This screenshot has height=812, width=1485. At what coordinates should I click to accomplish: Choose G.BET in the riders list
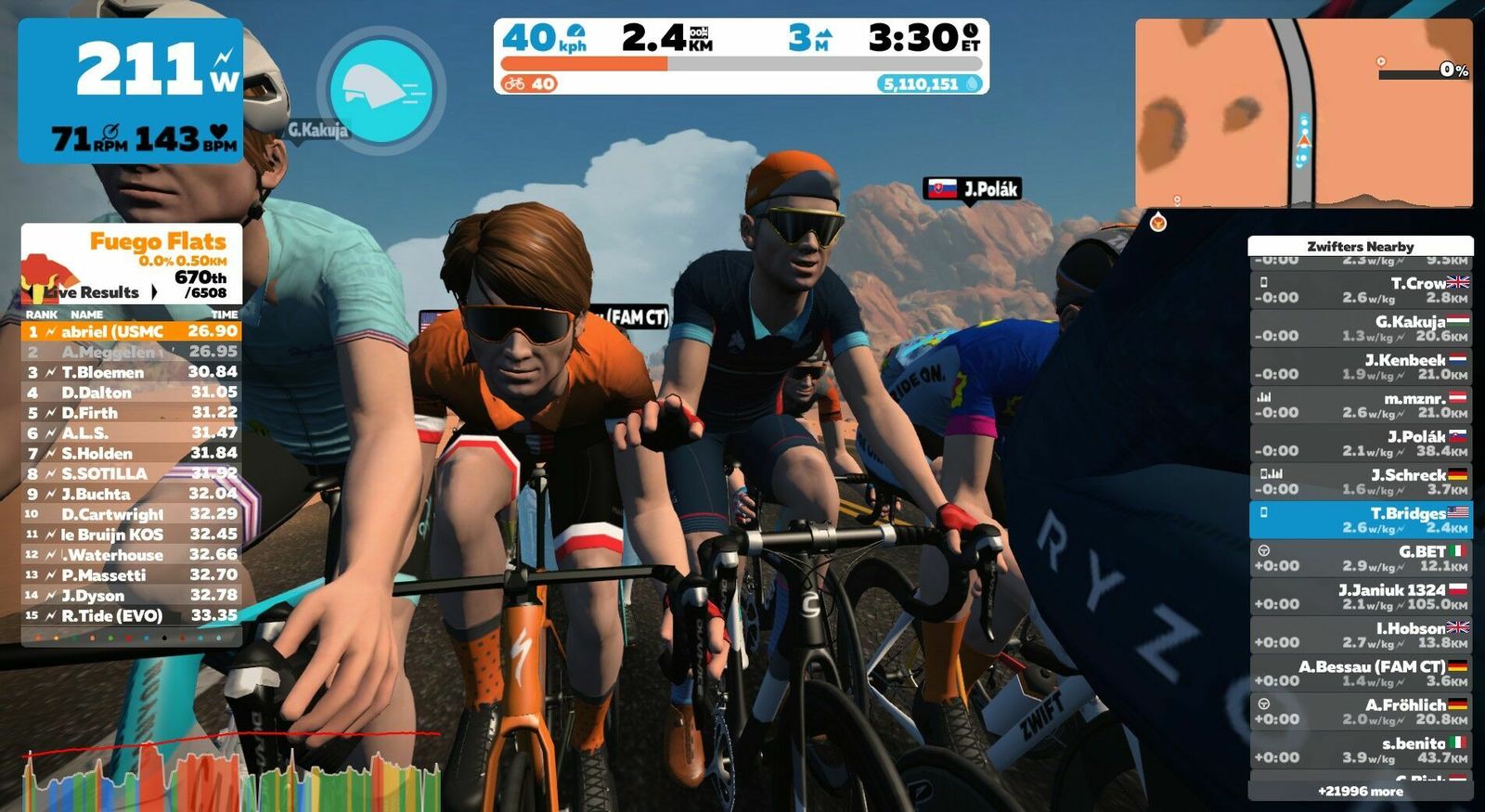click(x=1360, y=559)
